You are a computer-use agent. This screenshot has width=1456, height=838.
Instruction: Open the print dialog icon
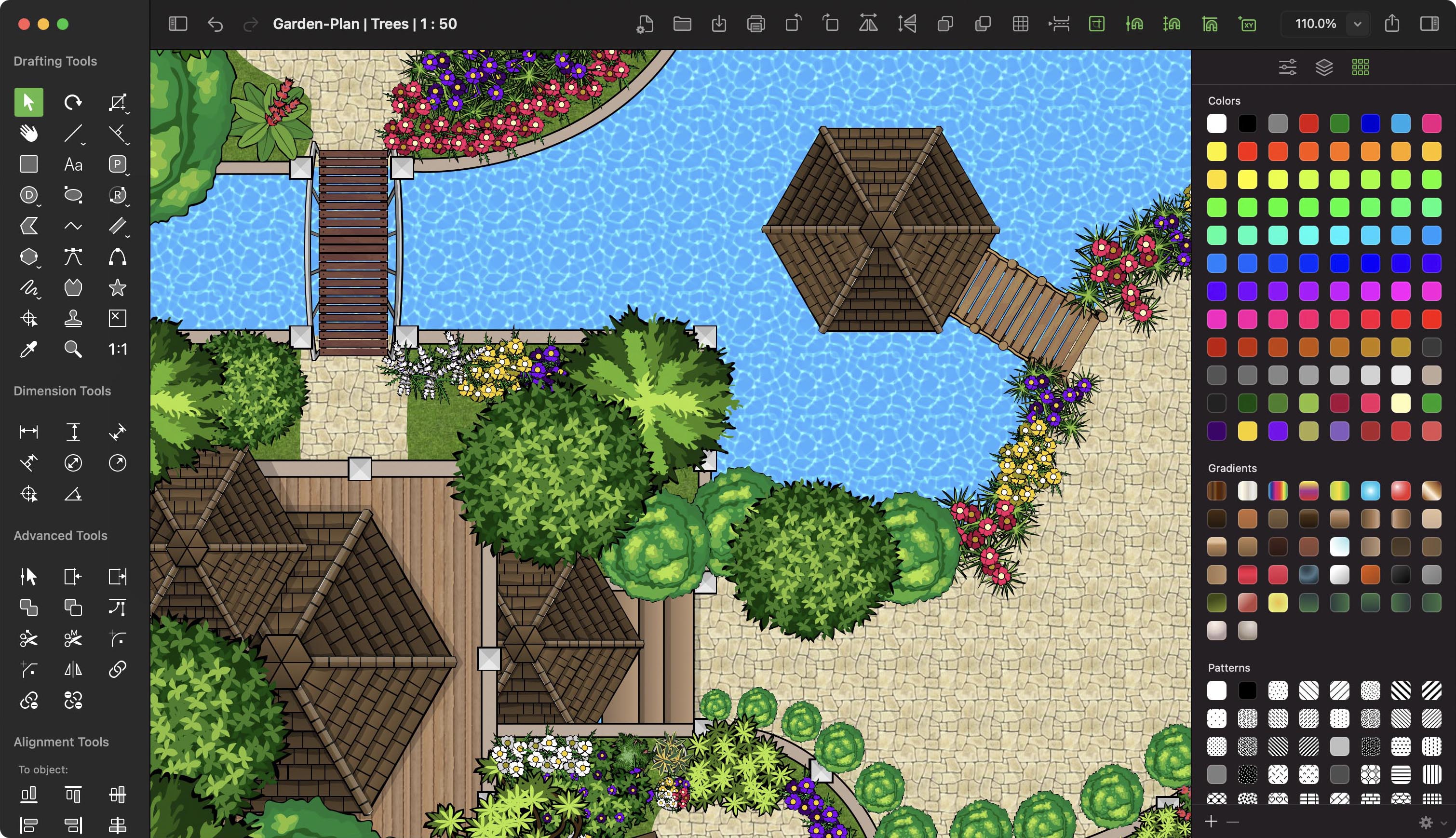click(x=756, y=24)
